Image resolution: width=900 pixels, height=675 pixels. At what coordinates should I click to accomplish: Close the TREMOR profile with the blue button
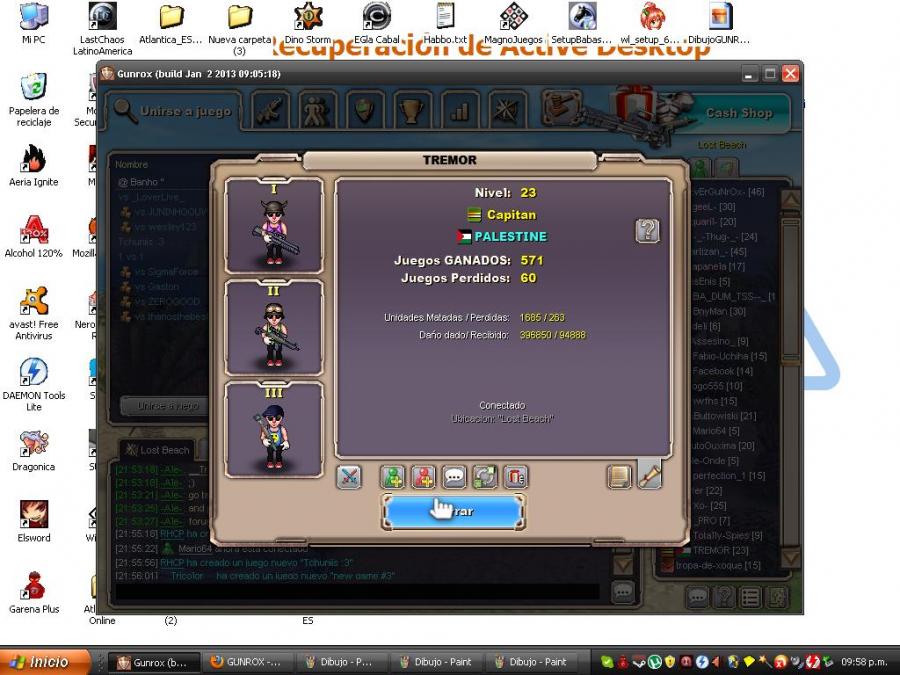453,511
